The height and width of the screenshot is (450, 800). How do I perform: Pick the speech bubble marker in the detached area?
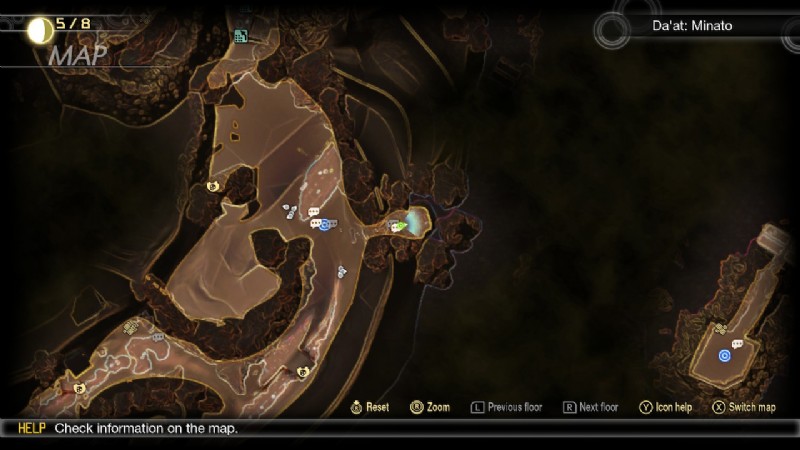(x=737, y=344)
